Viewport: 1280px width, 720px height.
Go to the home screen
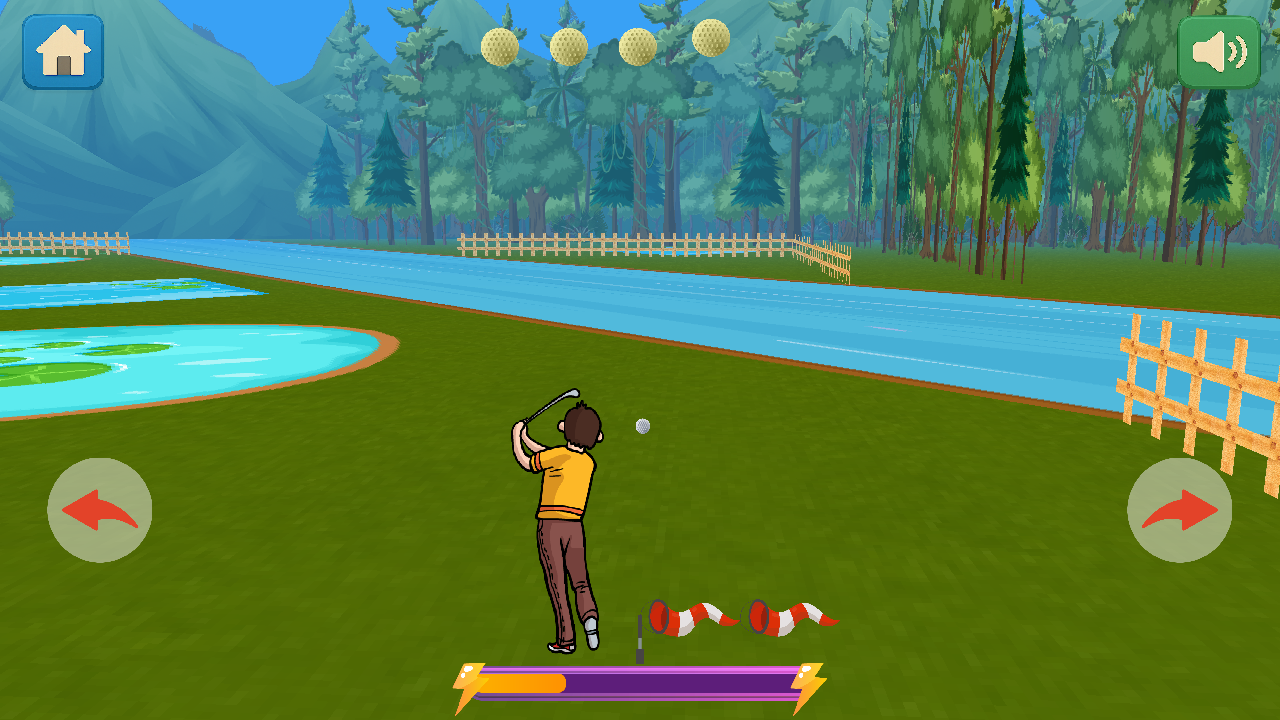click(63, 52)
